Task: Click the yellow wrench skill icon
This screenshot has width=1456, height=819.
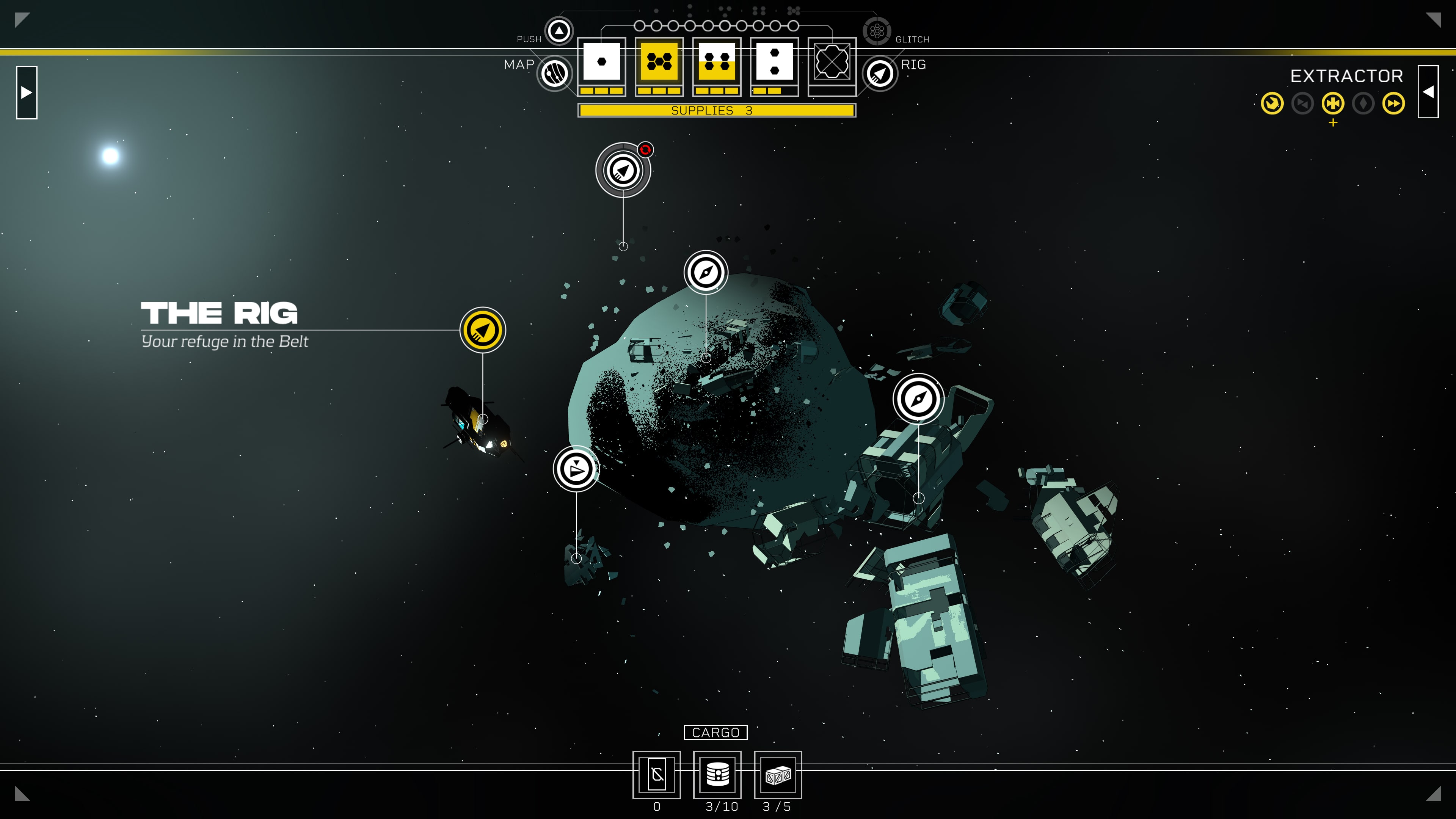Action: 1272,104
